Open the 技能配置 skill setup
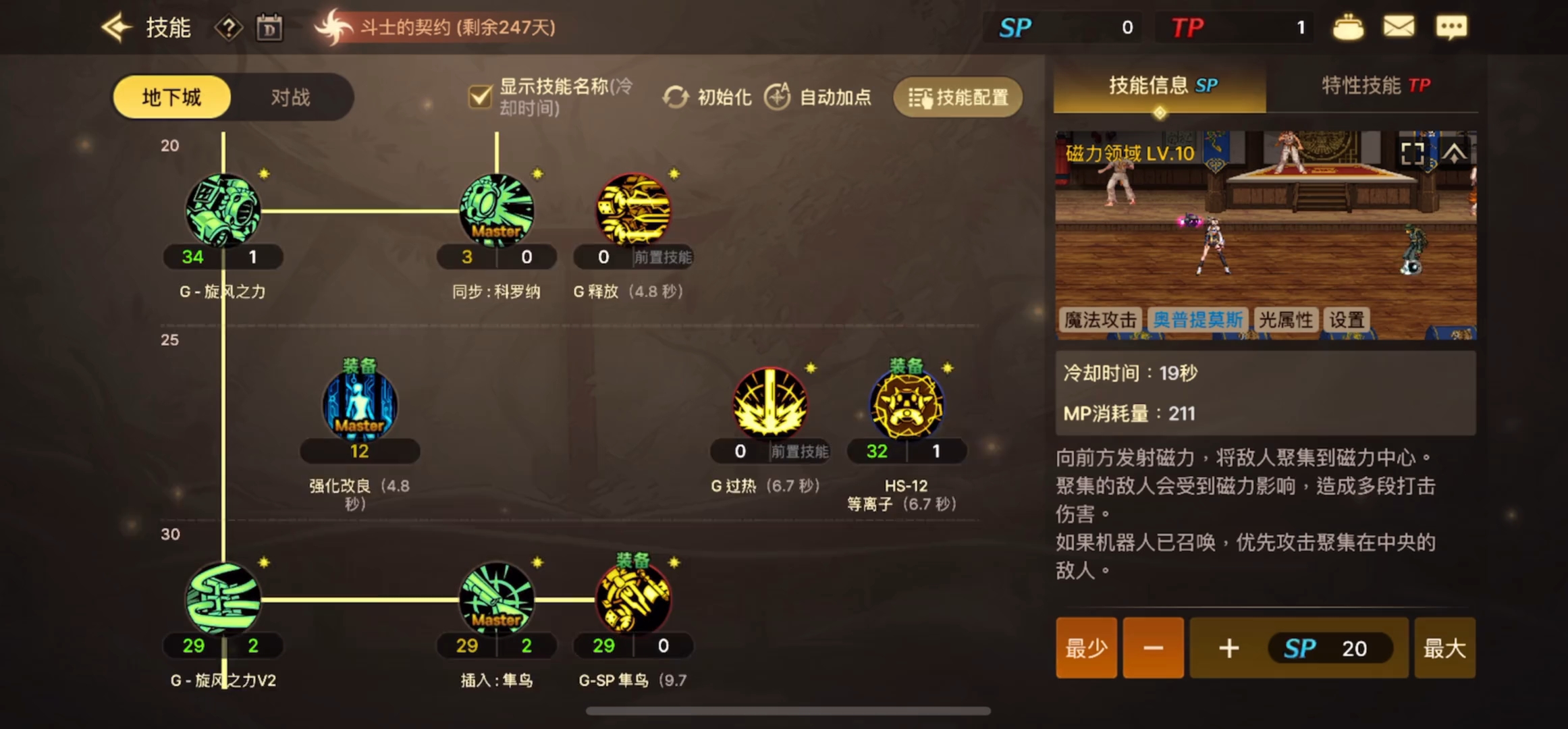Image resolution: width=1568 pixels, height=729 pixels. [958, 97]
